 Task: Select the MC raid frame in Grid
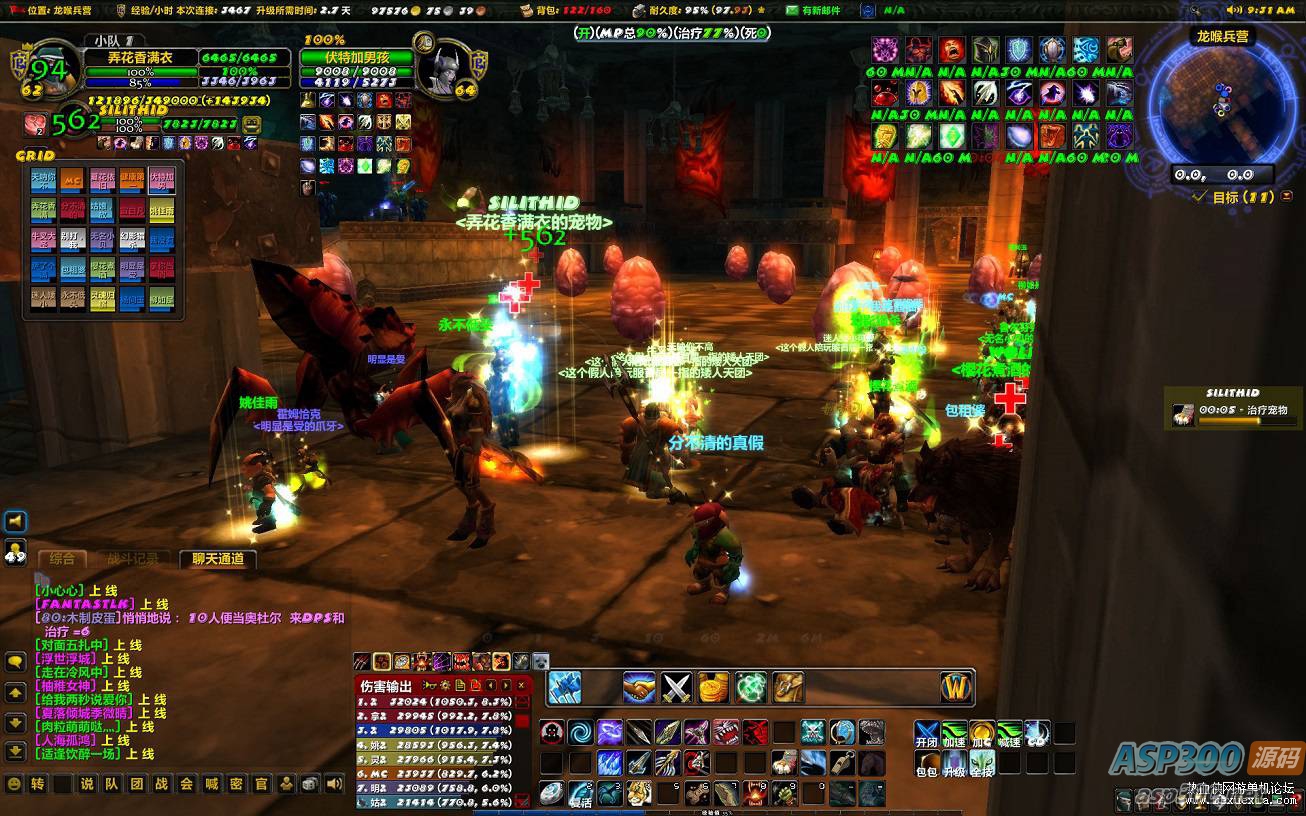[72, 181]
